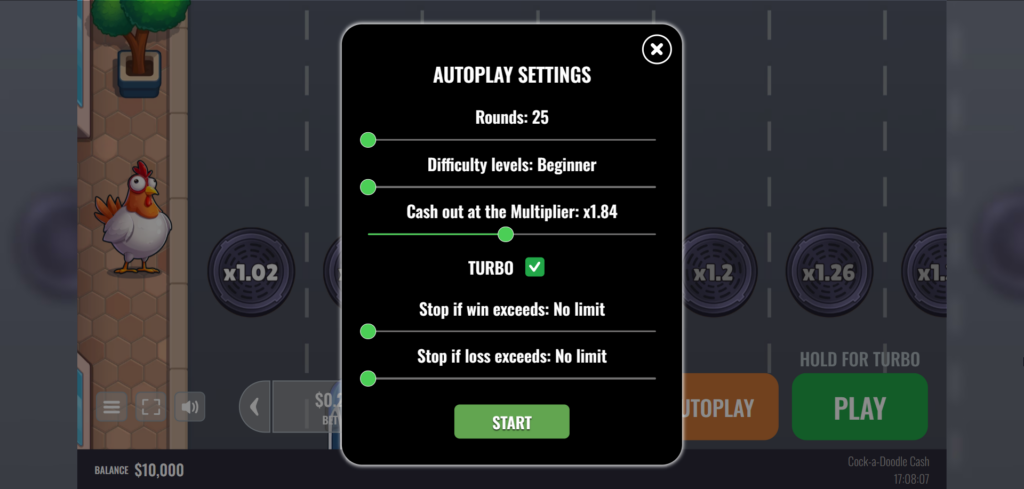Screen dimensions: 1024x489
Task: Open the hamburger menu icon
Action: coord(111,407)
